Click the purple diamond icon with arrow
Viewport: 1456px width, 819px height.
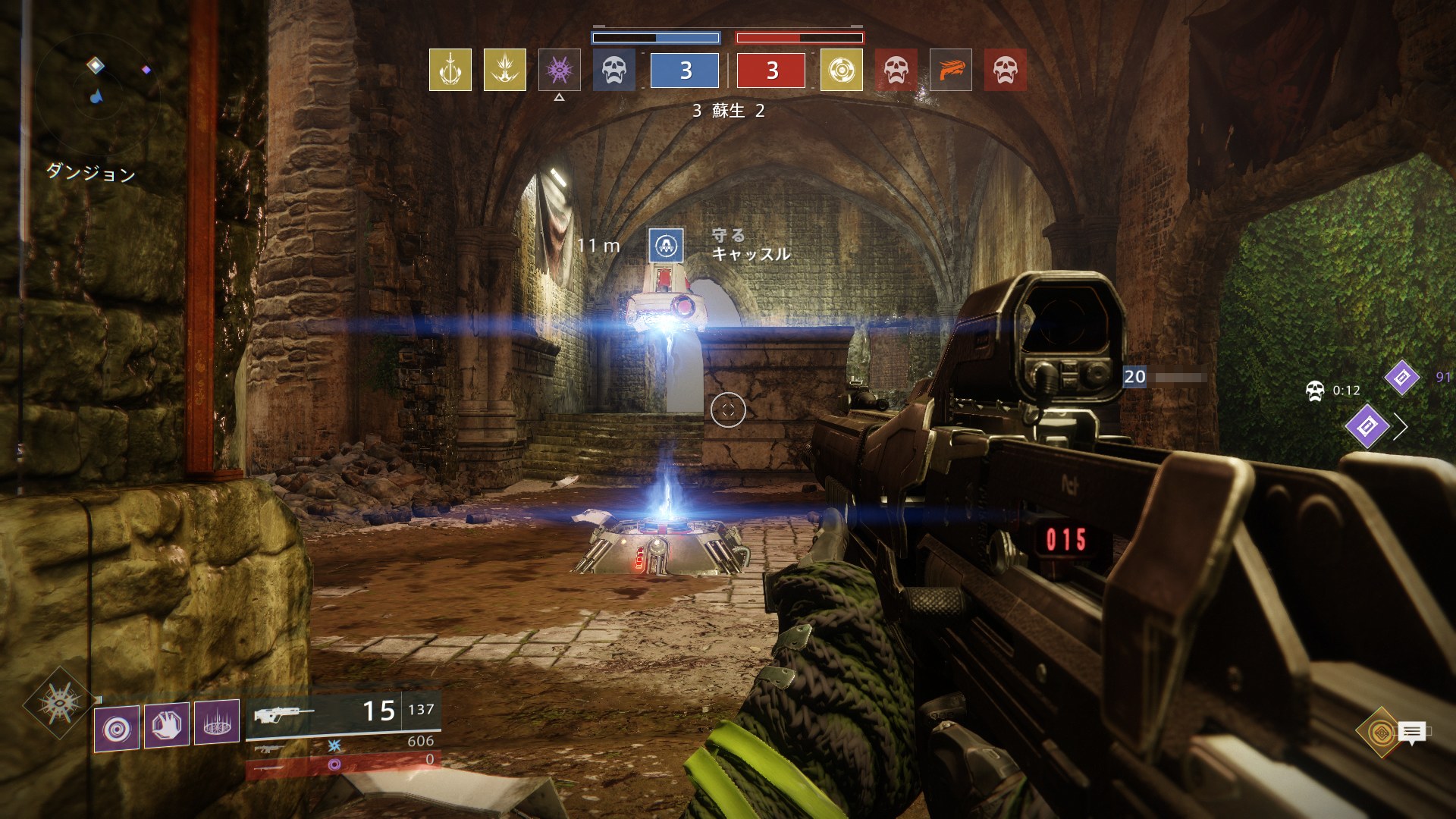[x=1367, y=426]
